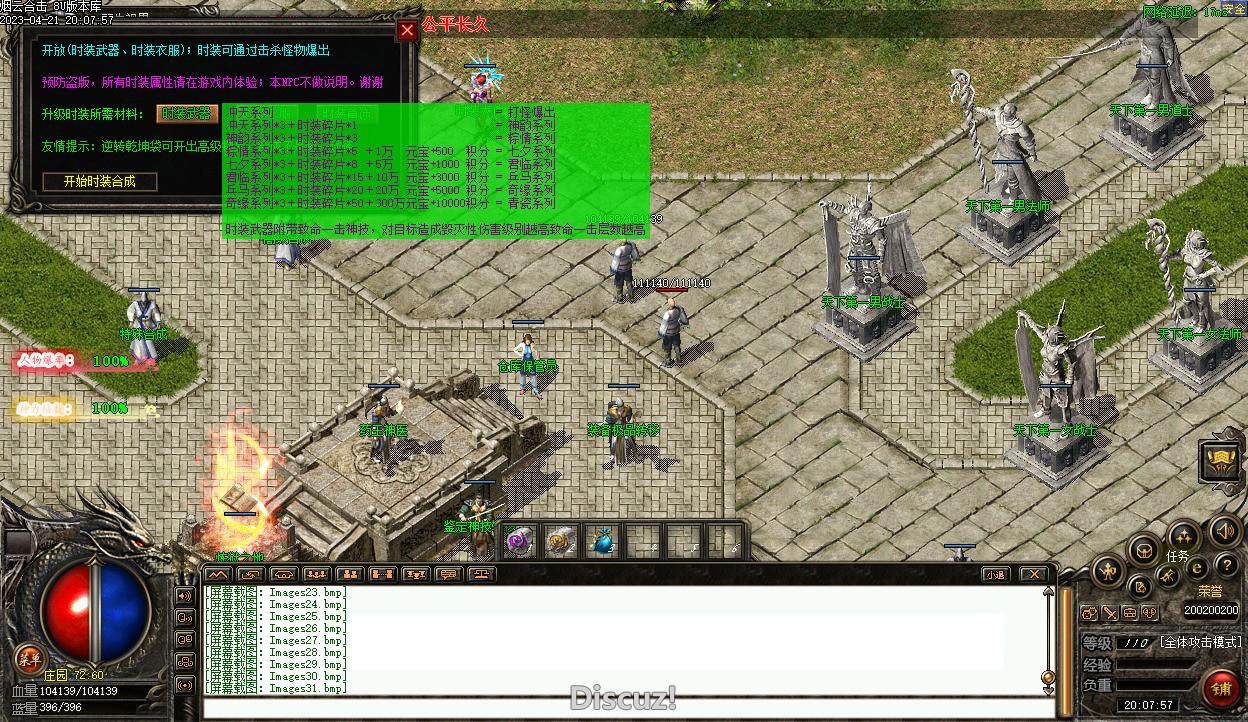The width and height of the screenshot is (1248, 722).
Task: Close the NPC fashion dialog
Action: [407, 30]
